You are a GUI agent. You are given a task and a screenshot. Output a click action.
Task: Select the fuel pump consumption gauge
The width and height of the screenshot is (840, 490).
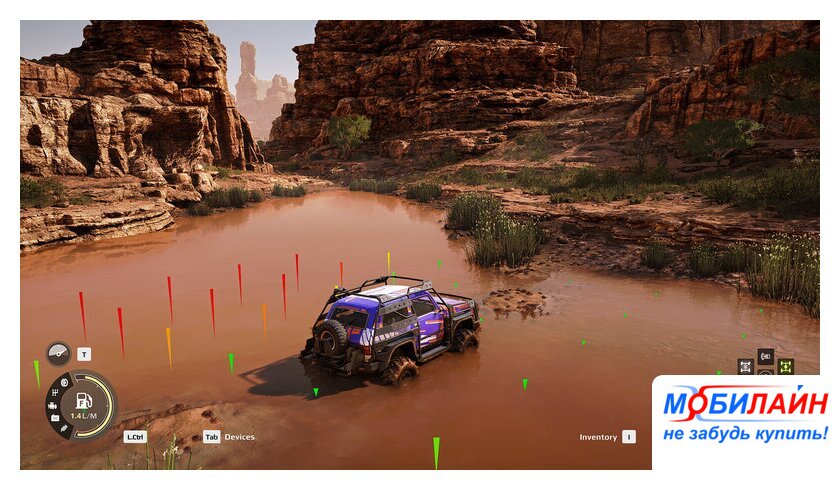click(x=83, y=405)
